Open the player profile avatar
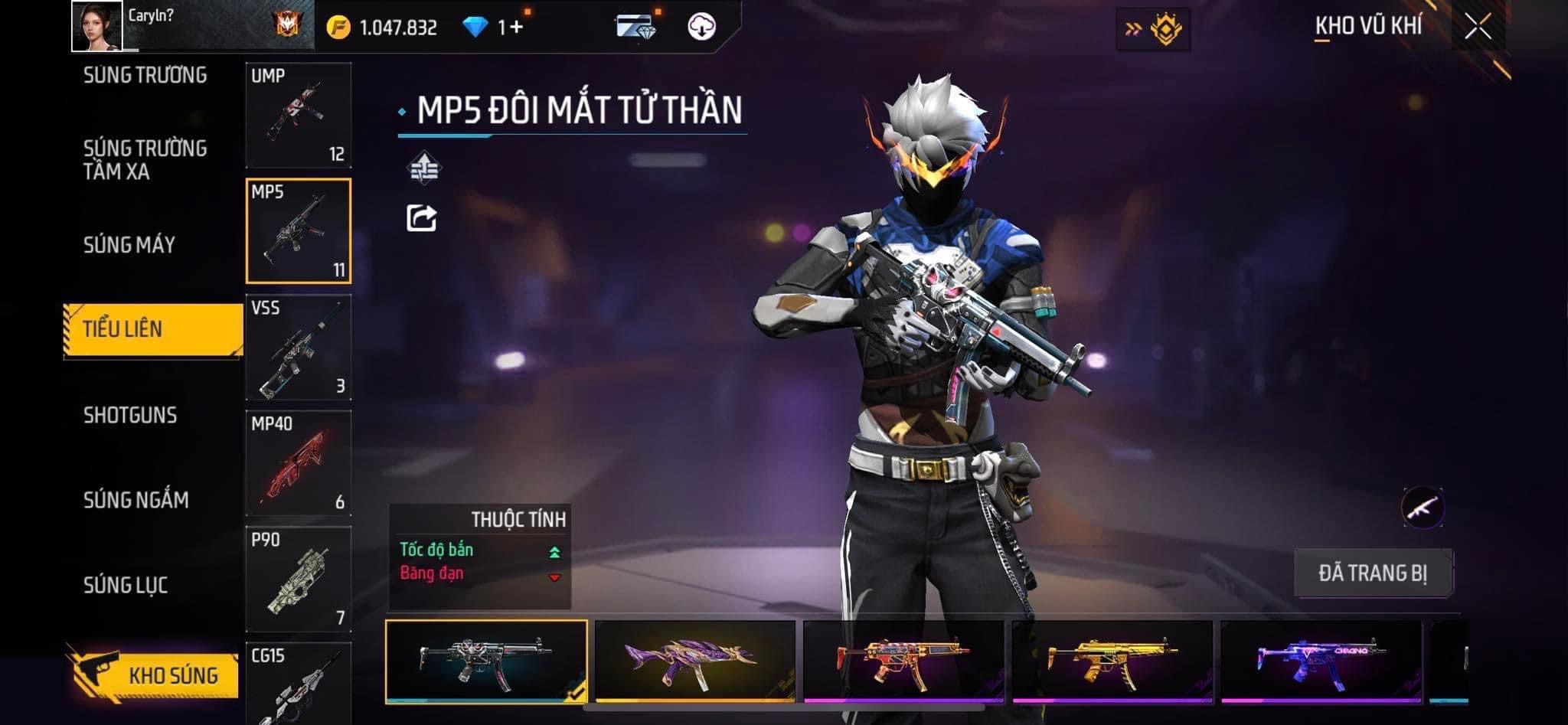Image resolution: width=1568 pixels, height=725 pixels. click(x=96, y=26)
